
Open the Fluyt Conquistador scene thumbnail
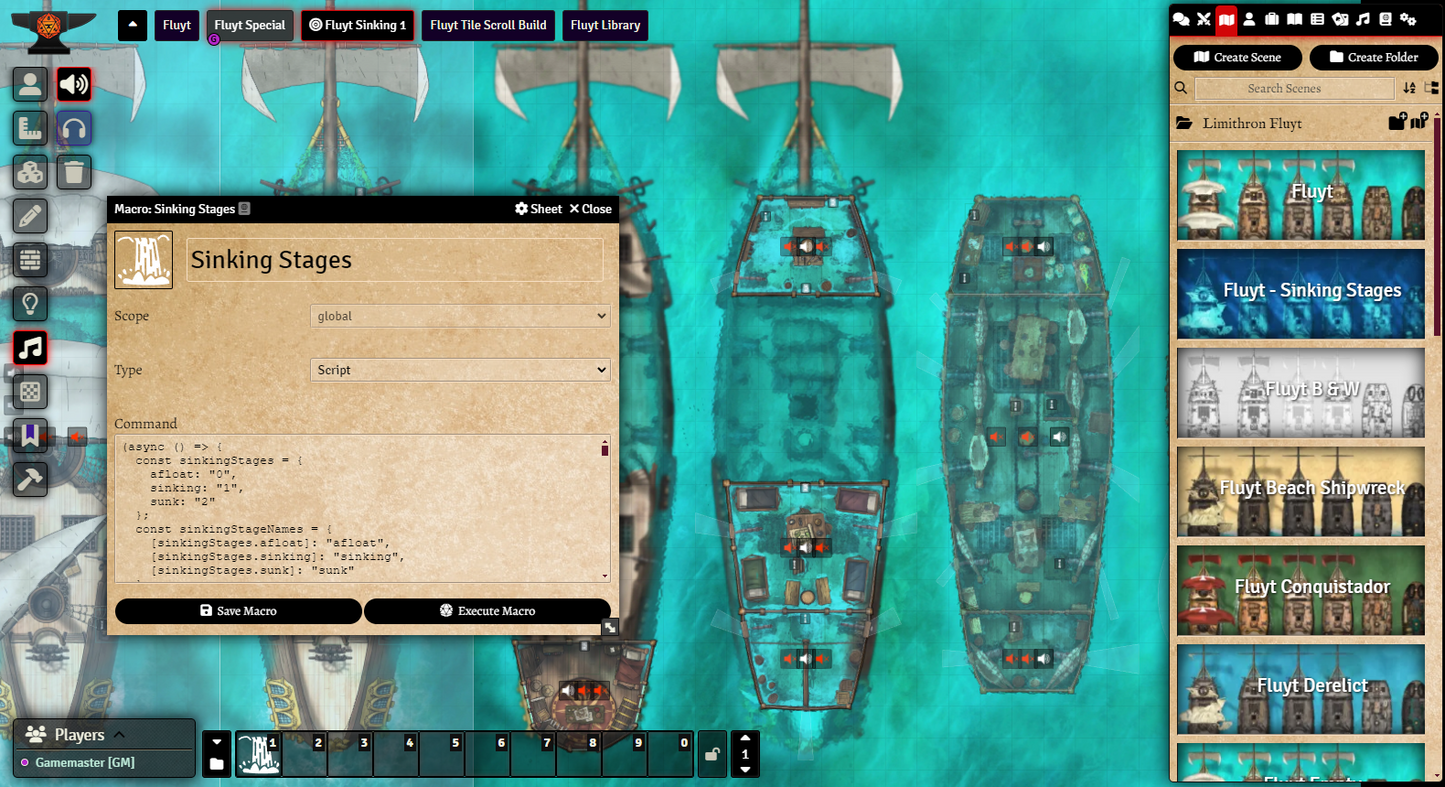[x=1300, y=588]
